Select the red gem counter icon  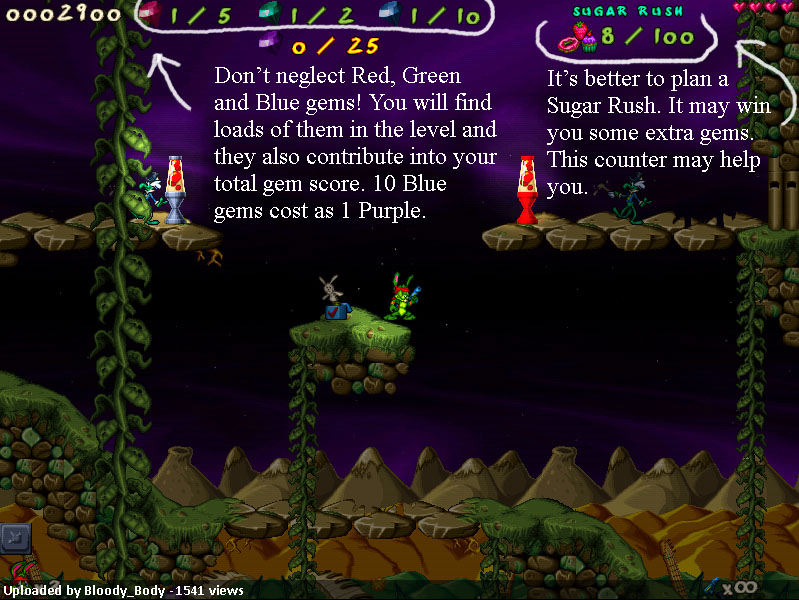pyautogui.click(x=149, y=15)
